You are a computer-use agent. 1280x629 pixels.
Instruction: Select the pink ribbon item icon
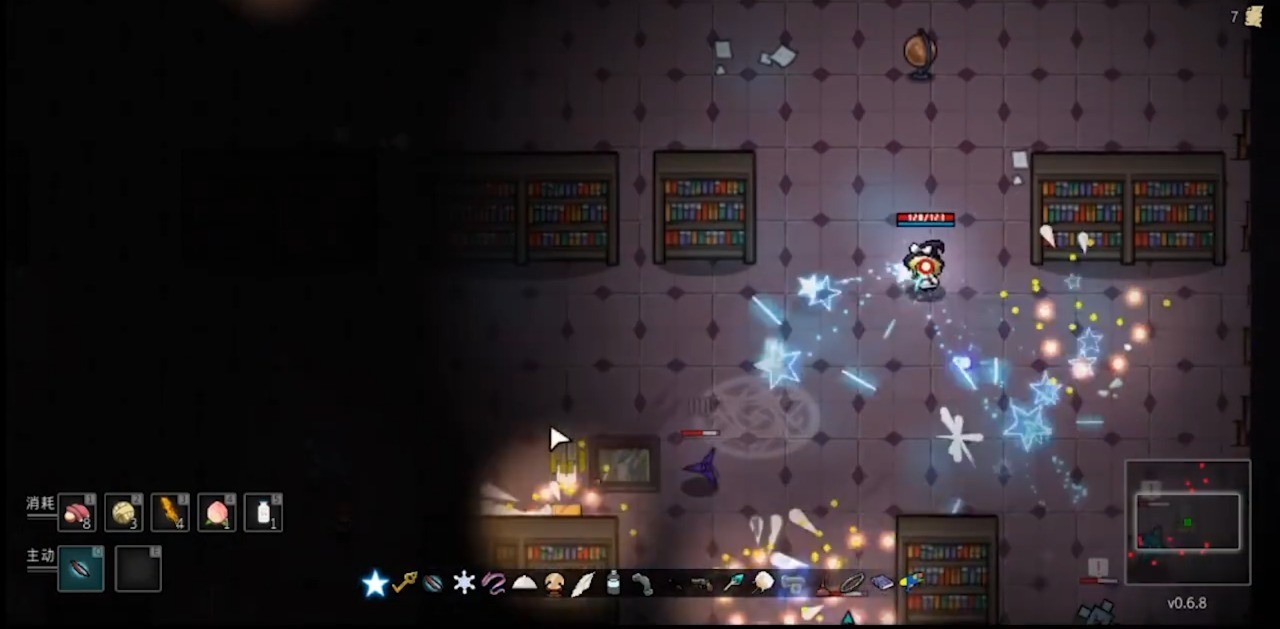click(494, 583)
